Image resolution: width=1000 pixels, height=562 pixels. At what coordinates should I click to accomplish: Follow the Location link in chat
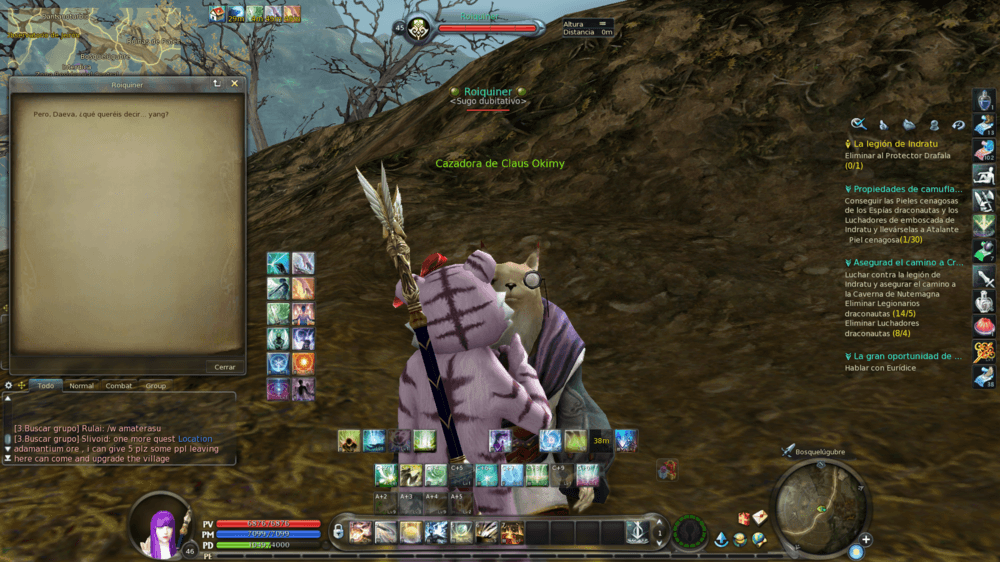click(x=195, y=439)
